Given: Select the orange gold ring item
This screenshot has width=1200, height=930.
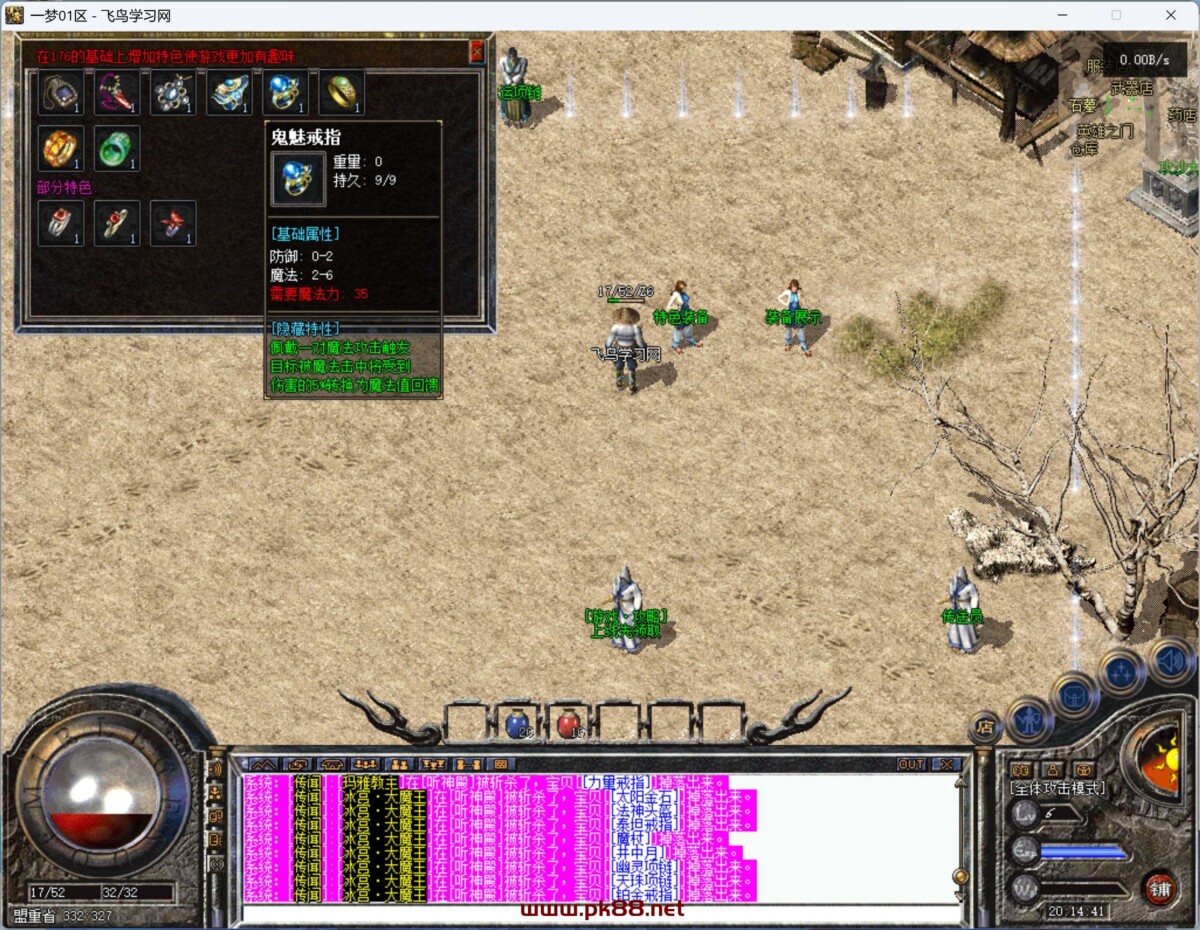Looking at the screenshot, I should [x=61, y=148].
